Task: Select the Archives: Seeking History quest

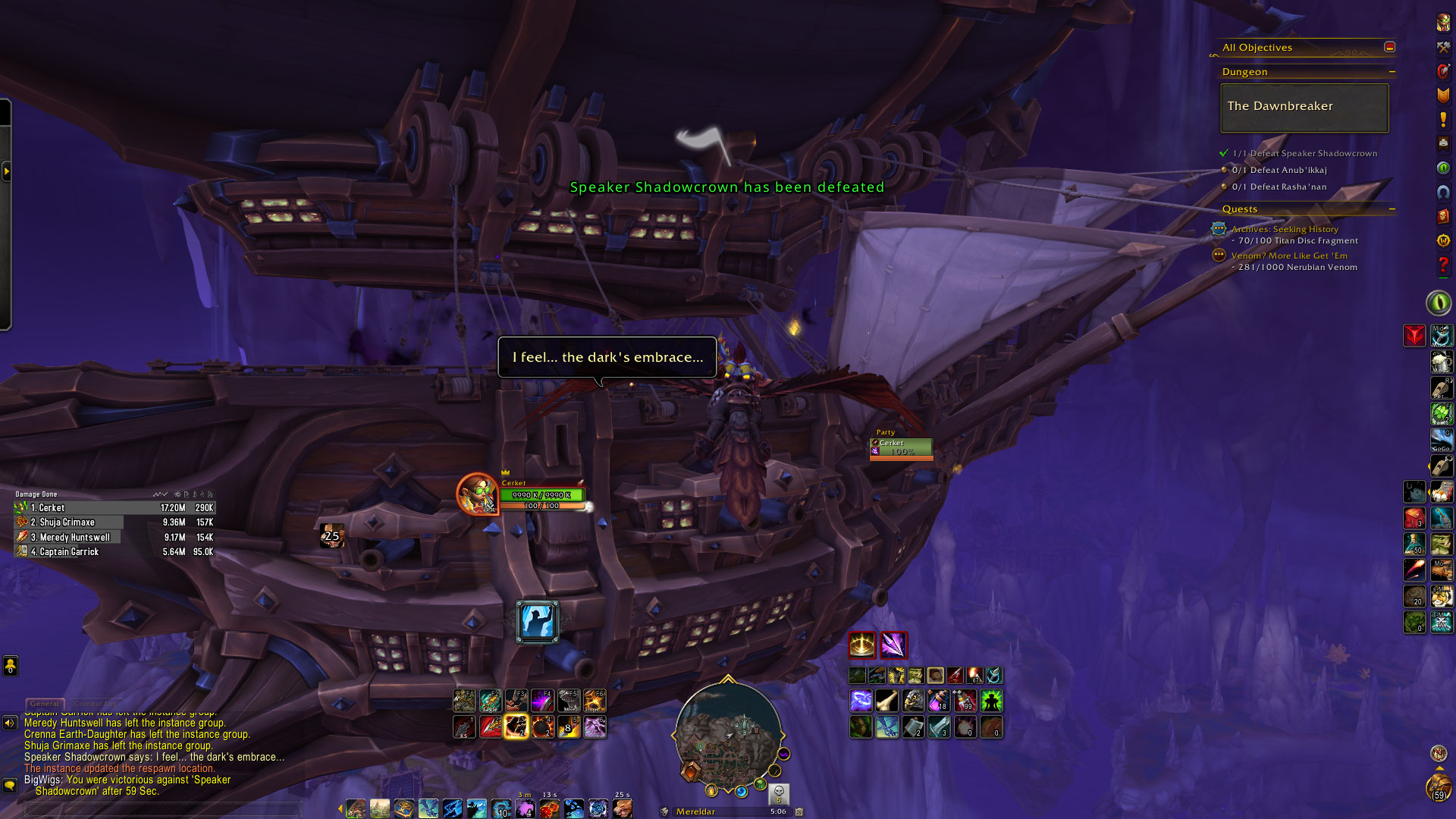Action: (1285, 229)
